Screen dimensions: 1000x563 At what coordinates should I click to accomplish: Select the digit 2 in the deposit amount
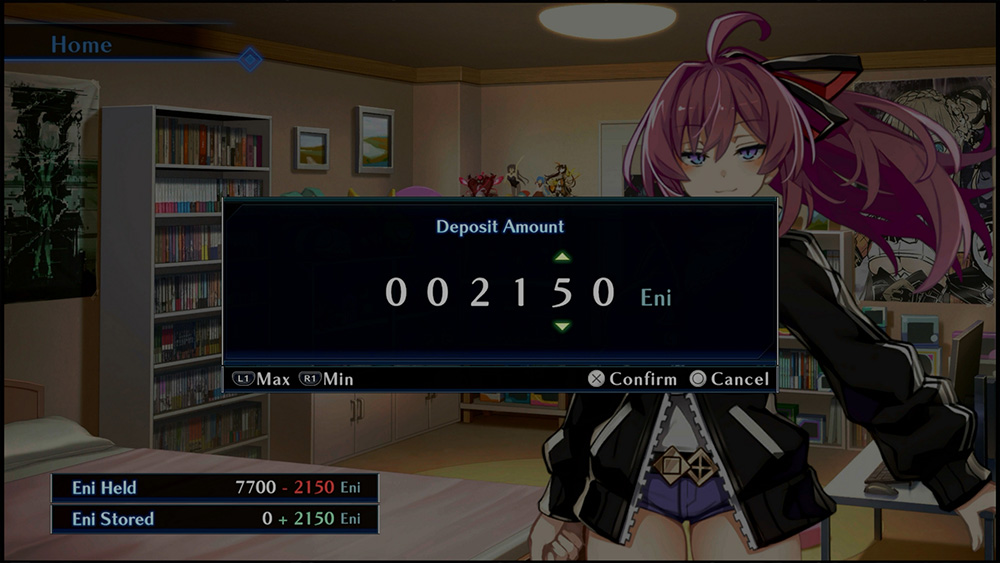[x=481, y=292]
